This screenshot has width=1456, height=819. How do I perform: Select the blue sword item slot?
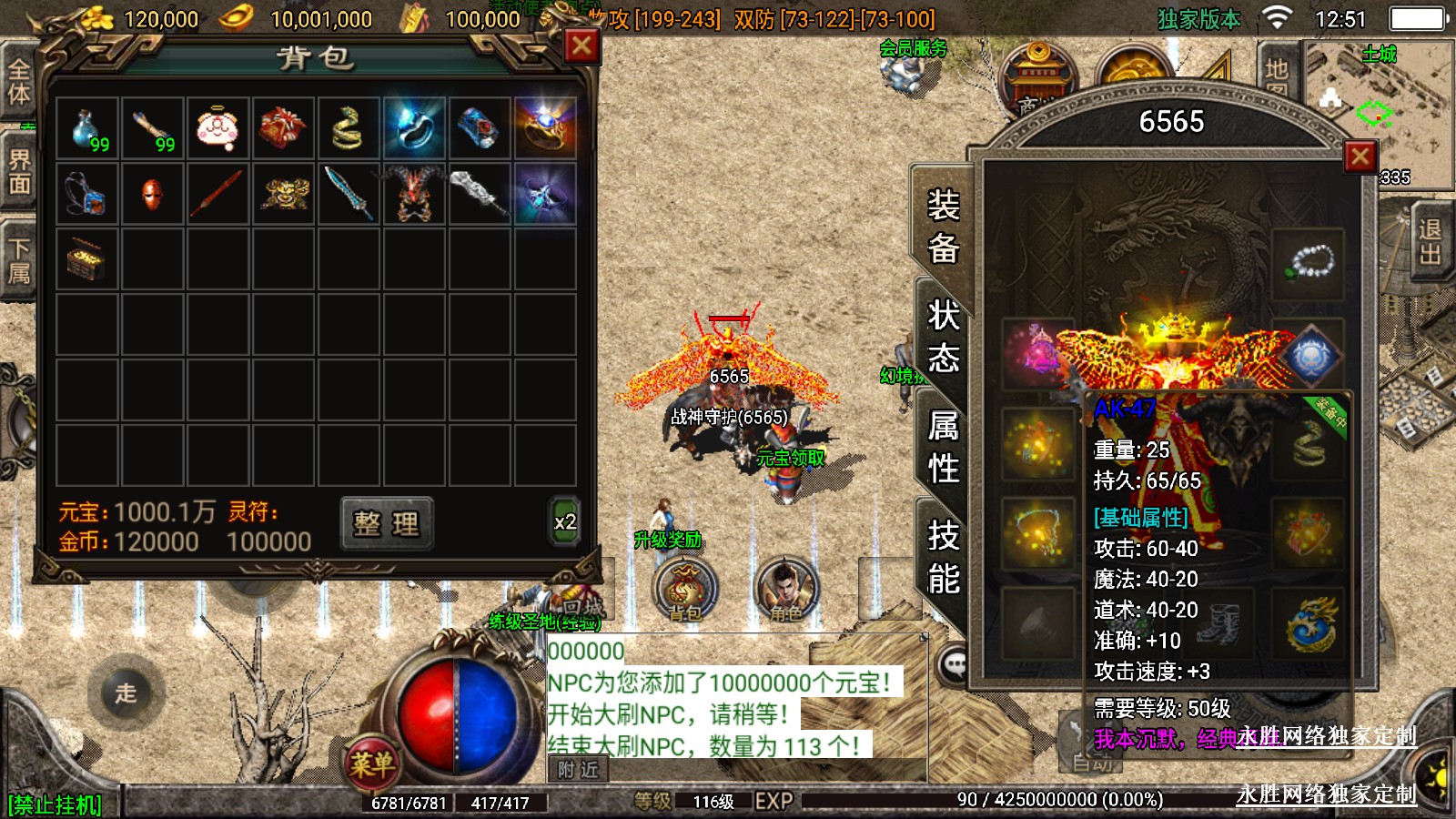[349, 194]
